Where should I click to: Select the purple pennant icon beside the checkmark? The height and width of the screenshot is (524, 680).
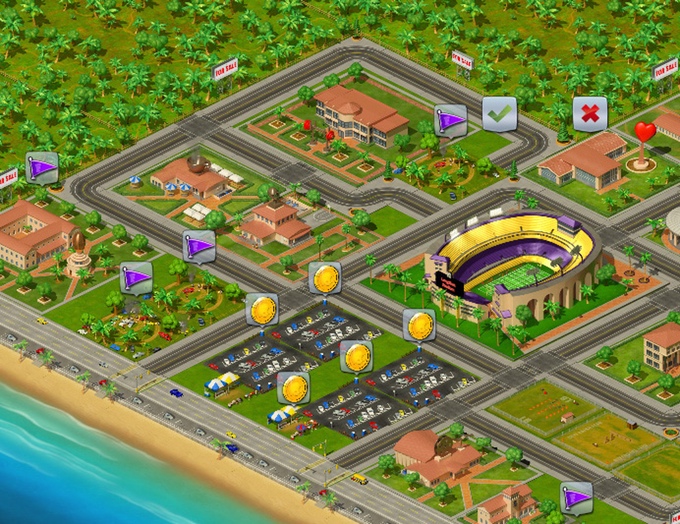tap(450, 121)
